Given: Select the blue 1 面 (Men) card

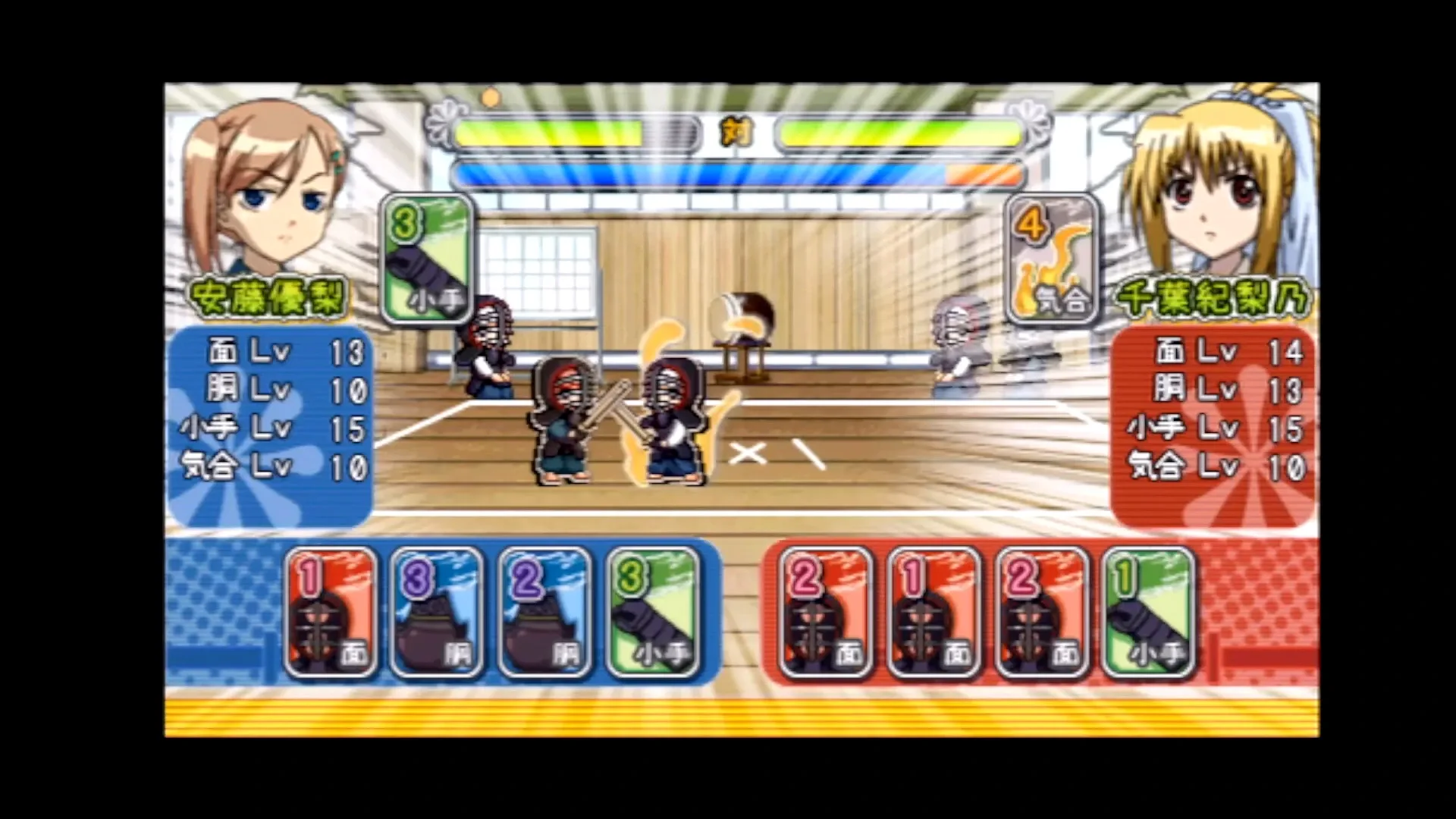Looking at the screenshot, I should (x=331, y=614).
